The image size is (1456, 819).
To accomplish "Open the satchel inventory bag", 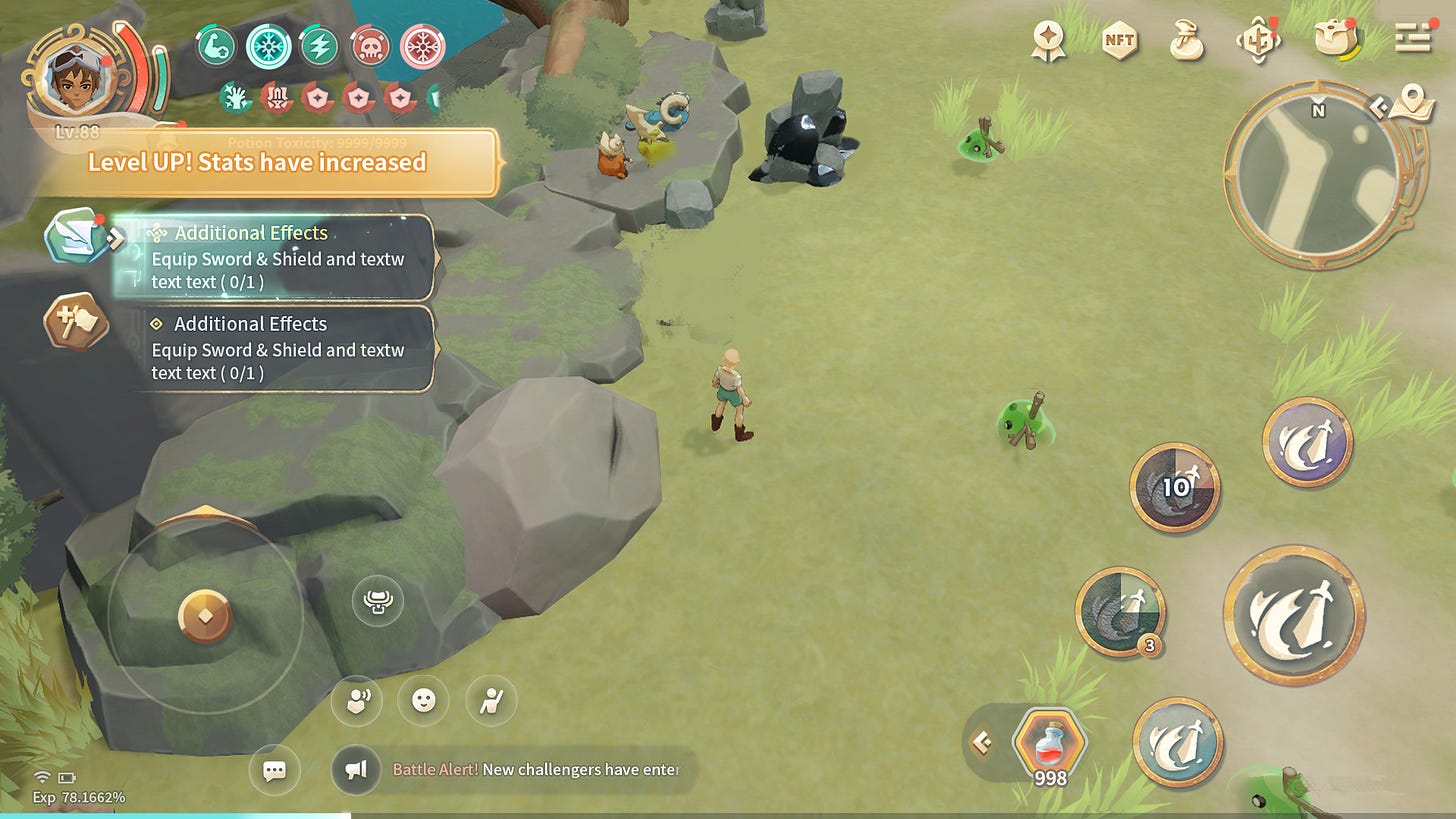I will (1335, 38).
